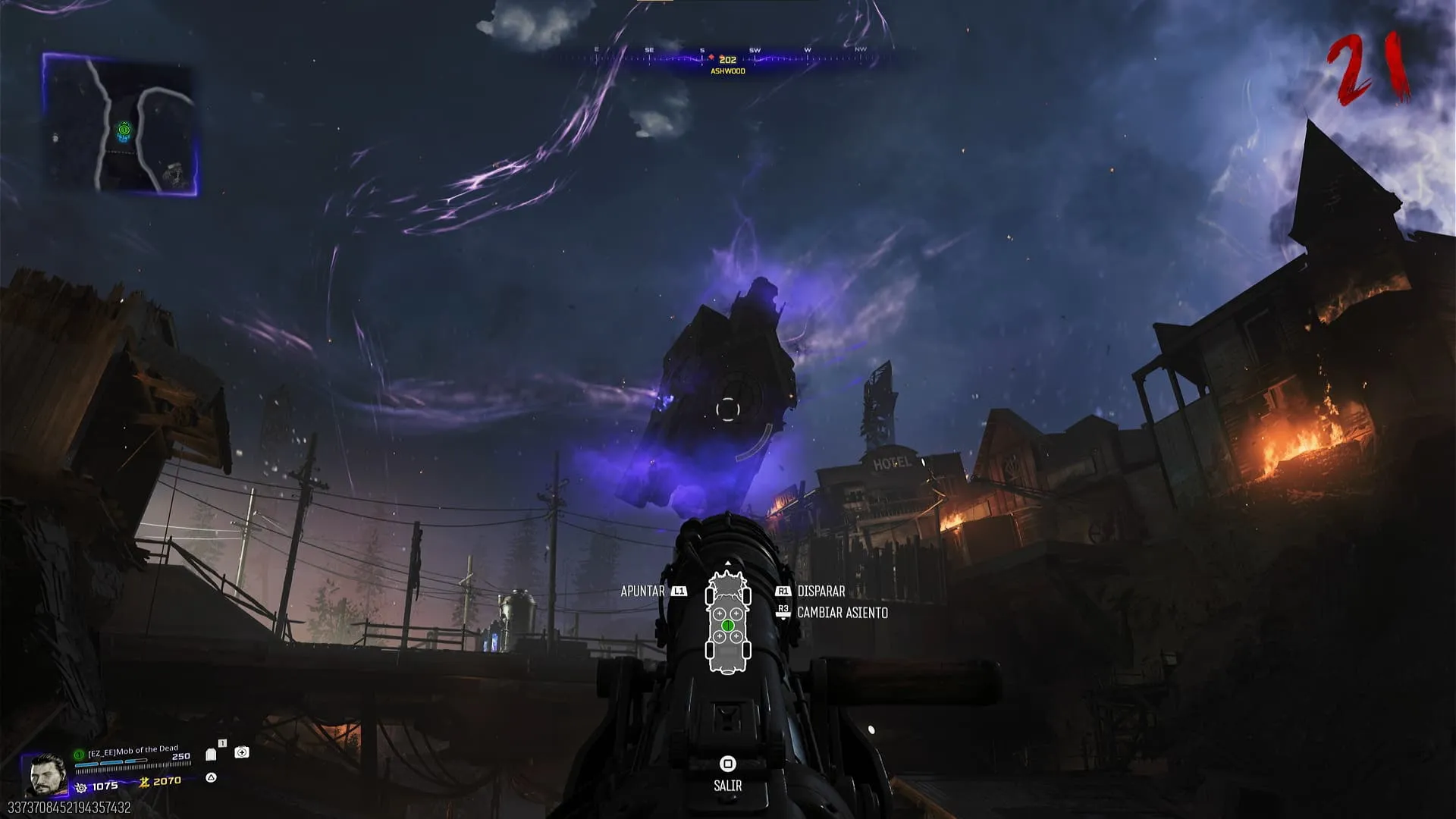This screenshot has height=819, width=1456.
Task: Click the yellow essence currency icon
Action: click(143, 782)
